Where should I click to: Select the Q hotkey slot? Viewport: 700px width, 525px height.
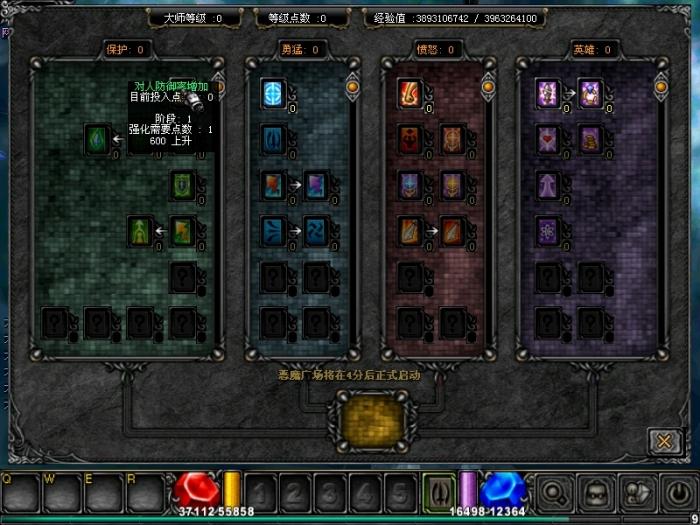tap(20, 492)
